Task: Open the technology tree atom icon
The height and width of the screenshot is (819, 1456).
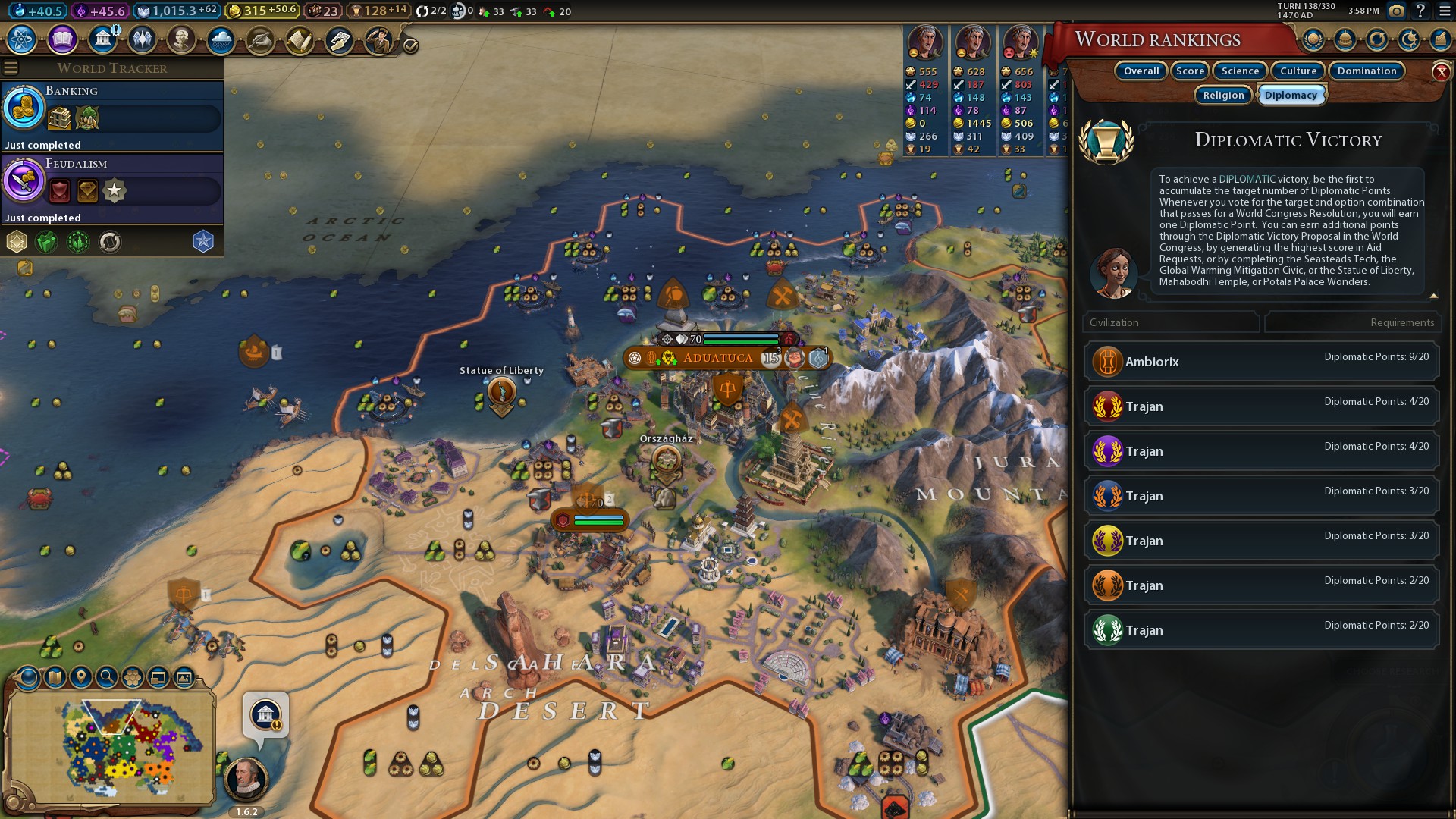Action: point(22,39)
